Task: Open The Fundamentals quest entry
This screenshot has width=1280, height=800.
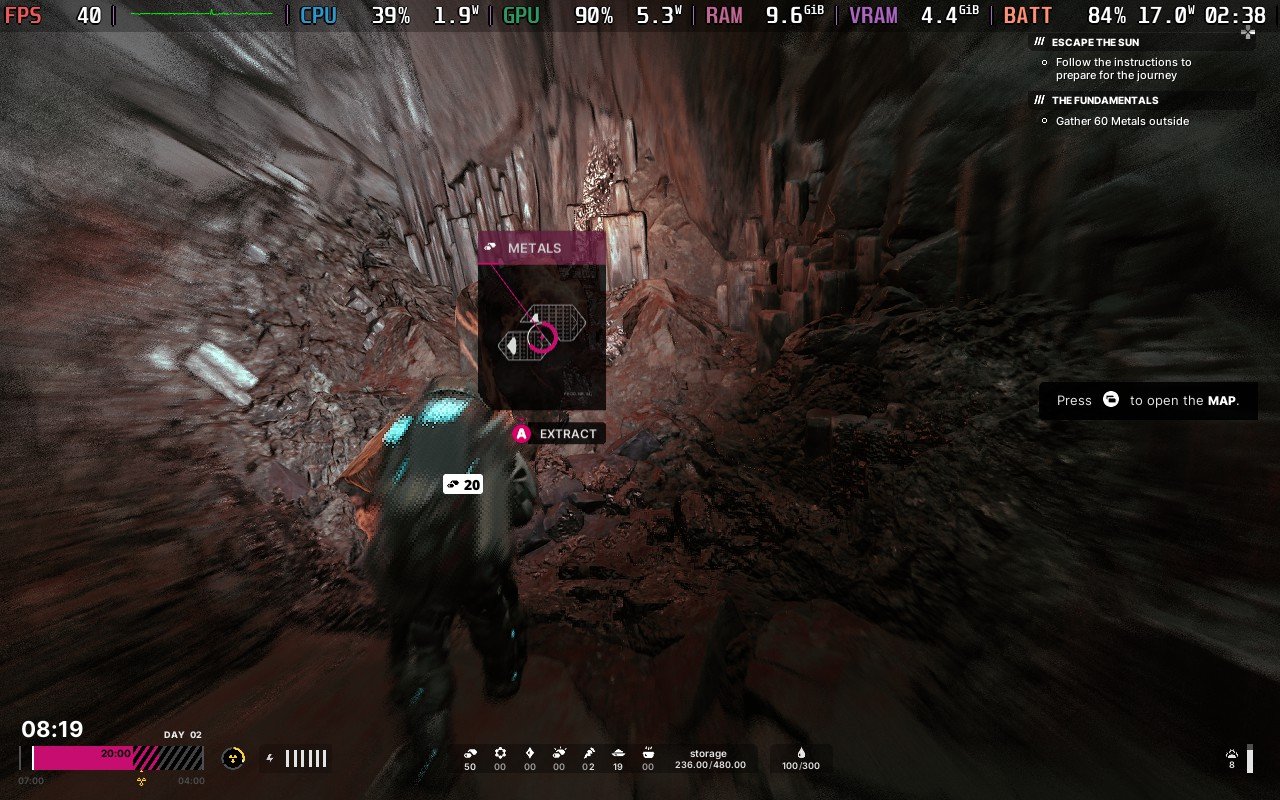Action: pos(1105,101)
